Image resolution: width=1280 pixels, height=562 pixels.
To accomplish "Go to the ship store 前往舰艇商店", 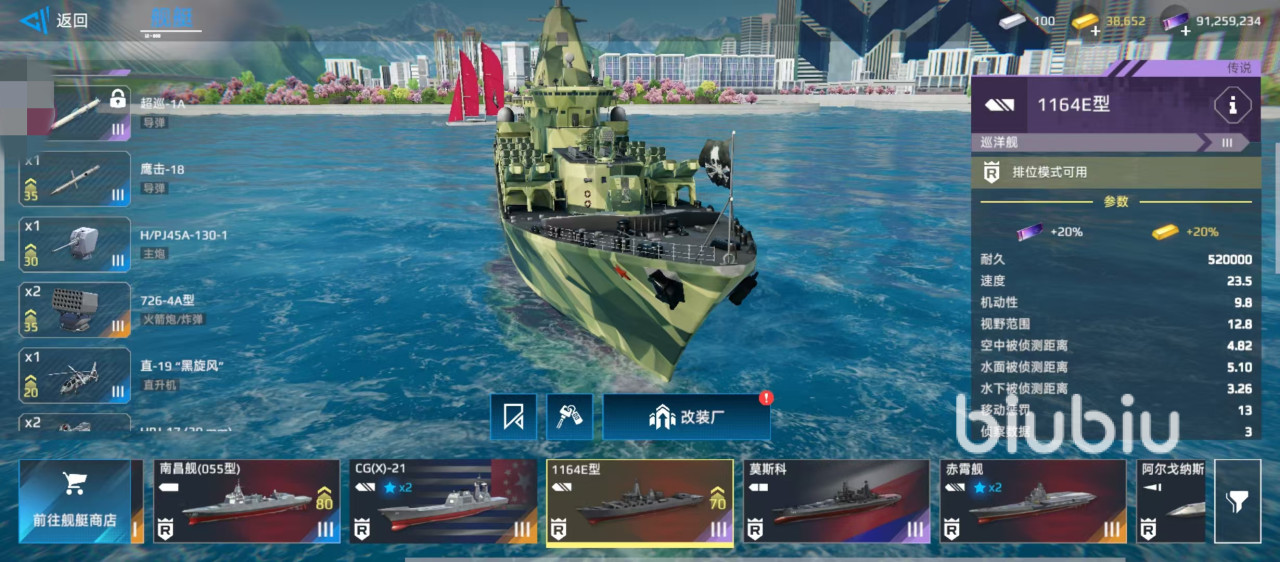I will pyautogui.click(x=74, y=501).
